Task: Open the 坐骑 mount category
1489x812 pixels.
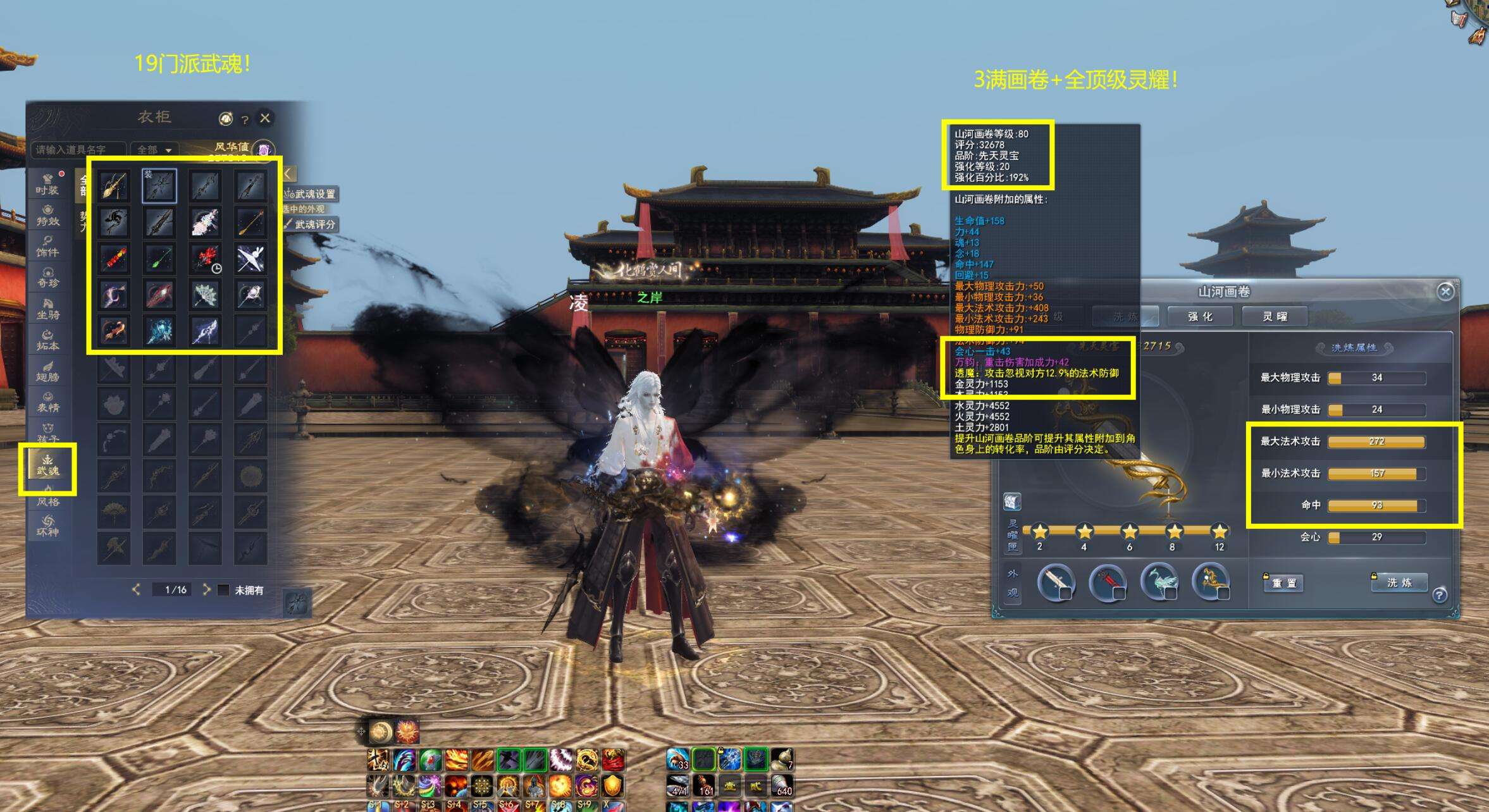Action: click(47, 309)
